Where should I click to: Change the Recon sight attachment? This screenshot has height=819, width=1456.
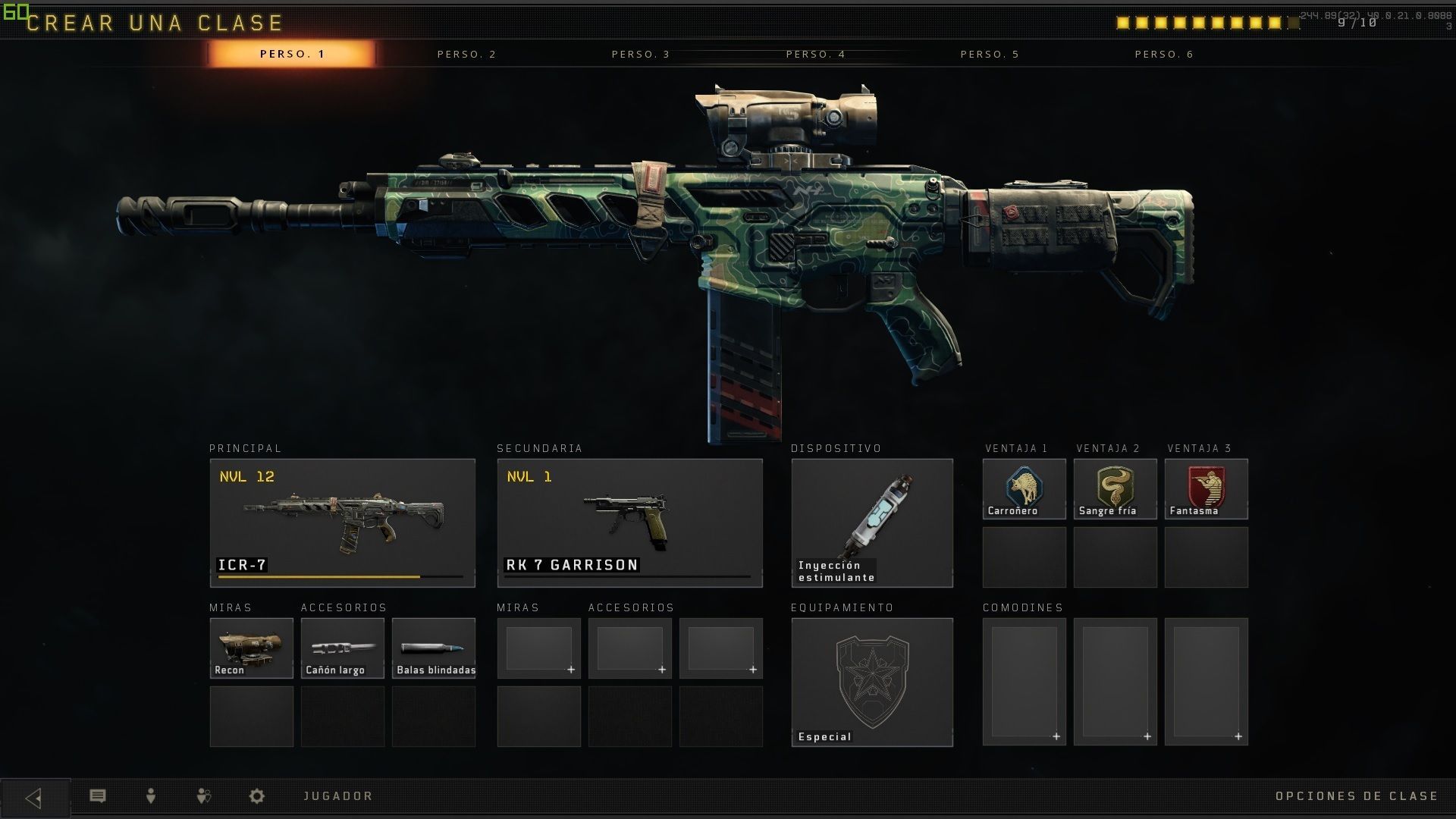click(251, 648)
